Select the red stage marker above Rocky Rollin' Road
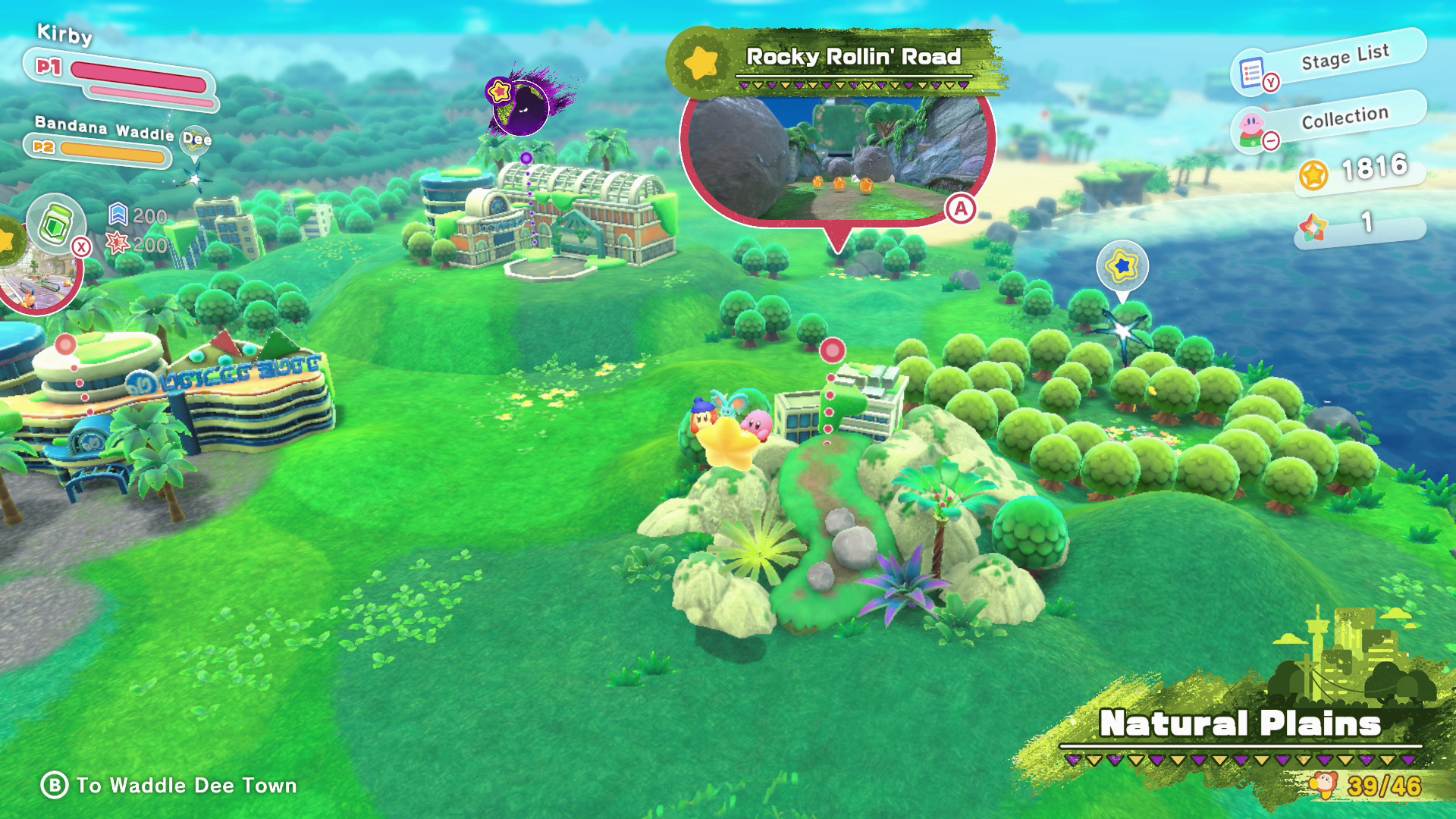The height and width of the screenshot is (819, 1456). (x=832, y=350)
